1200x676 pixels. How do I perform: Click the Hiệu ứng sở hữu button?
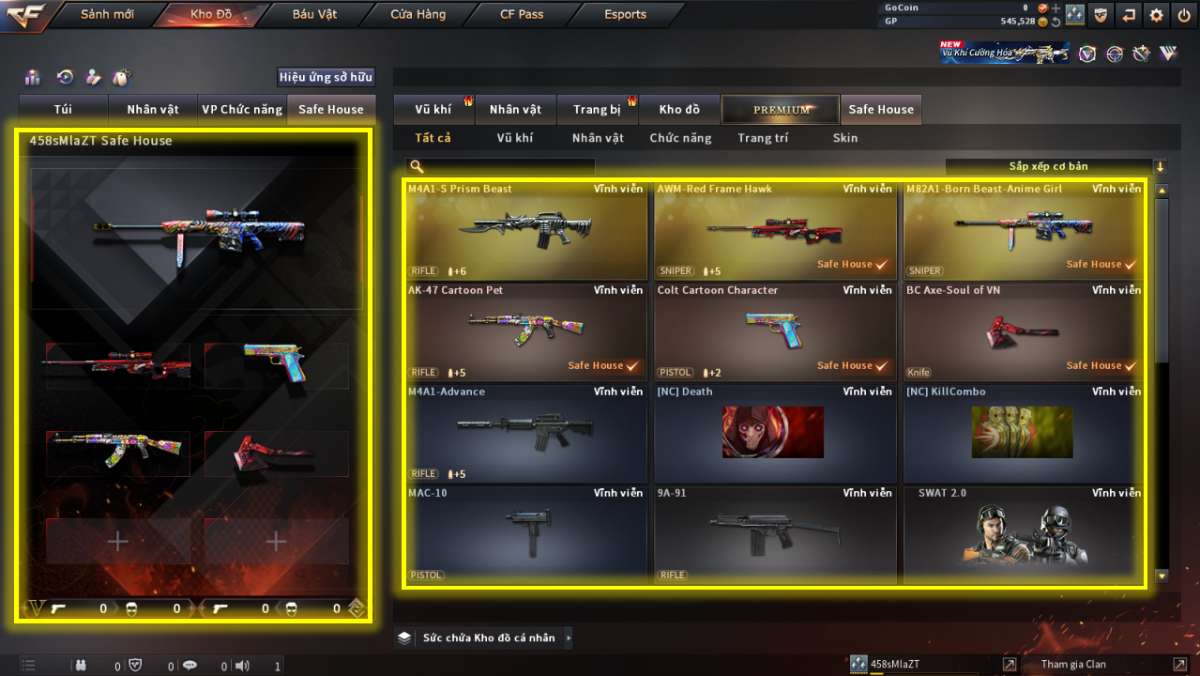[x=326, y=77]
